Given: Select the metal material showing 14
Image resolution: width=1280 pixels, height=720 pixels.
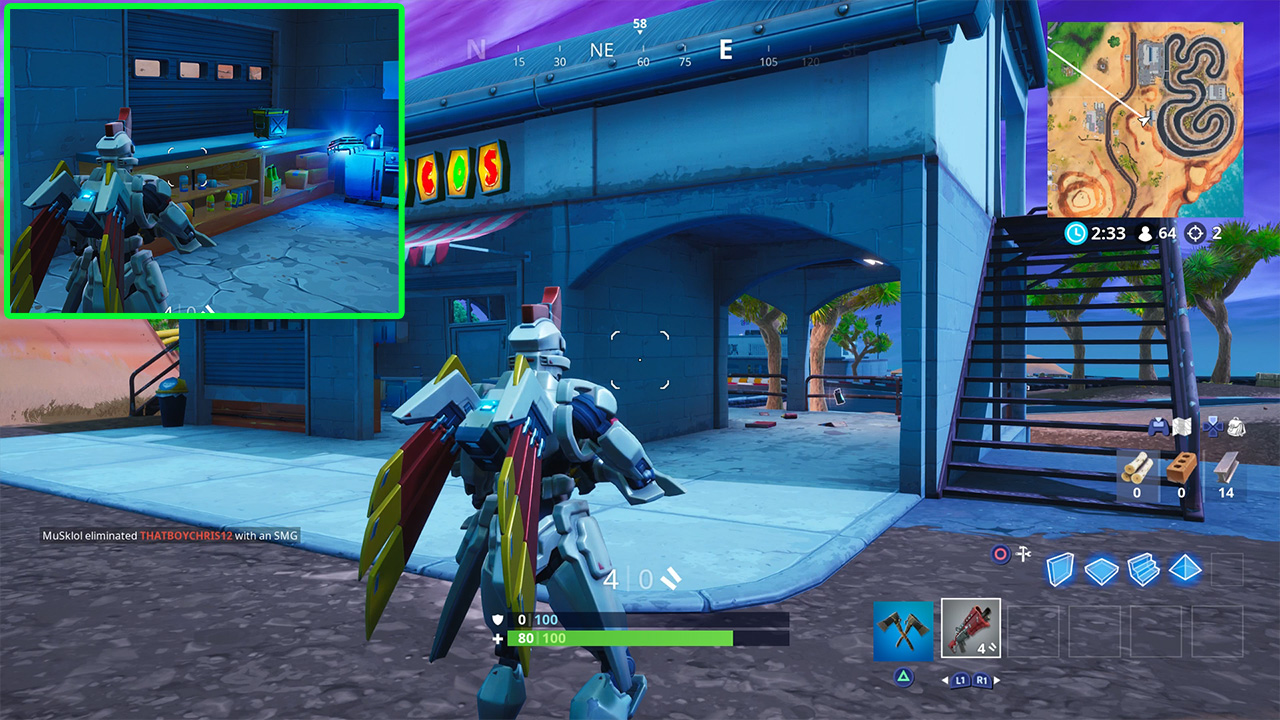Looking at the screenshot, I should coord(1226,468).
